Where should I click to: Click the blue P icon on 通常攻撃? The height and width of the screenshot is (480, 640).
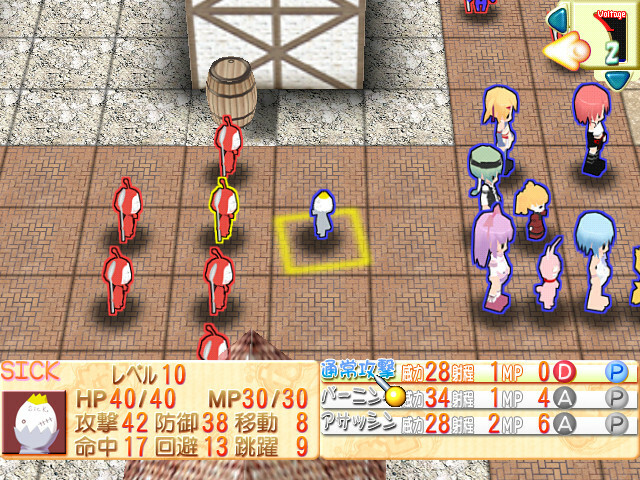tap(616, 371)
